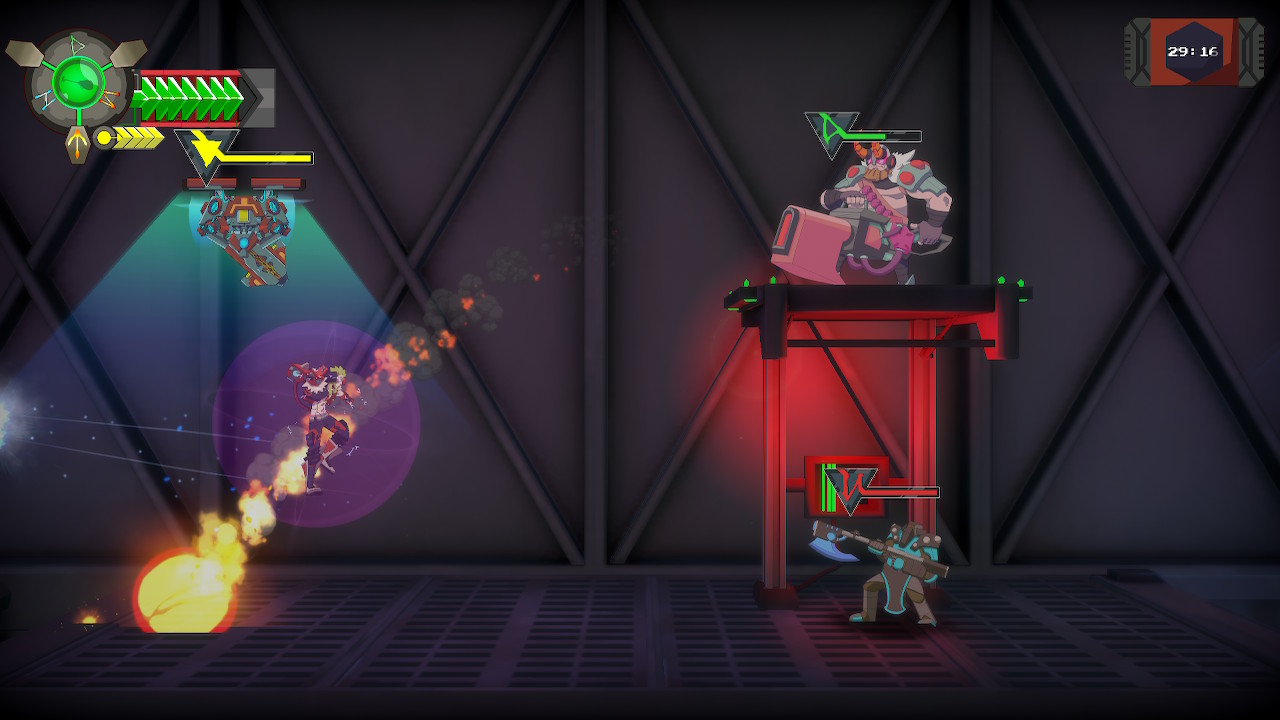Click the yellow chevrons of the stamina meter

tap(137, 137)
